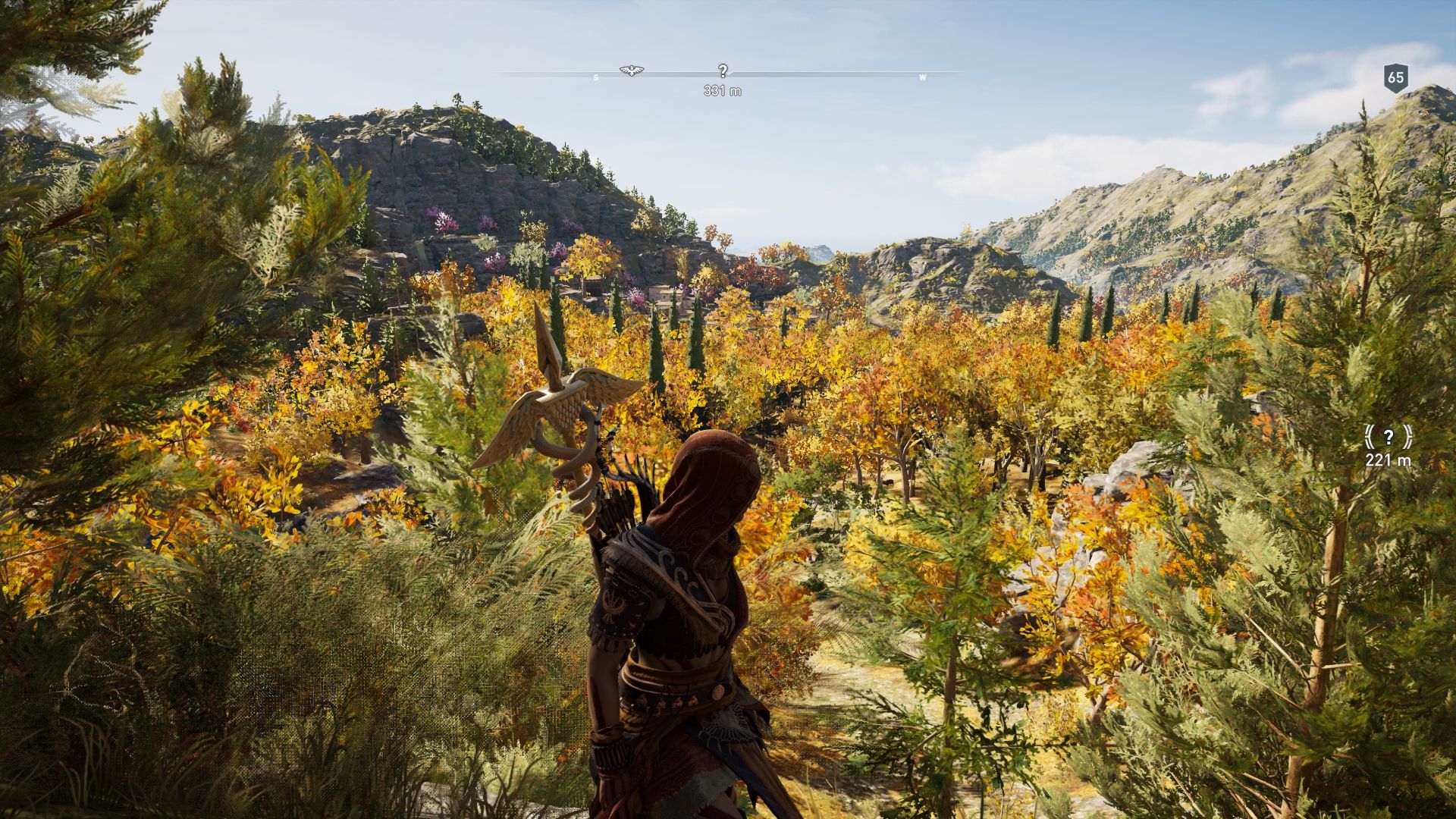
Task: Select the undiscovered location marker at 221 m
Action: (1388, 437)
